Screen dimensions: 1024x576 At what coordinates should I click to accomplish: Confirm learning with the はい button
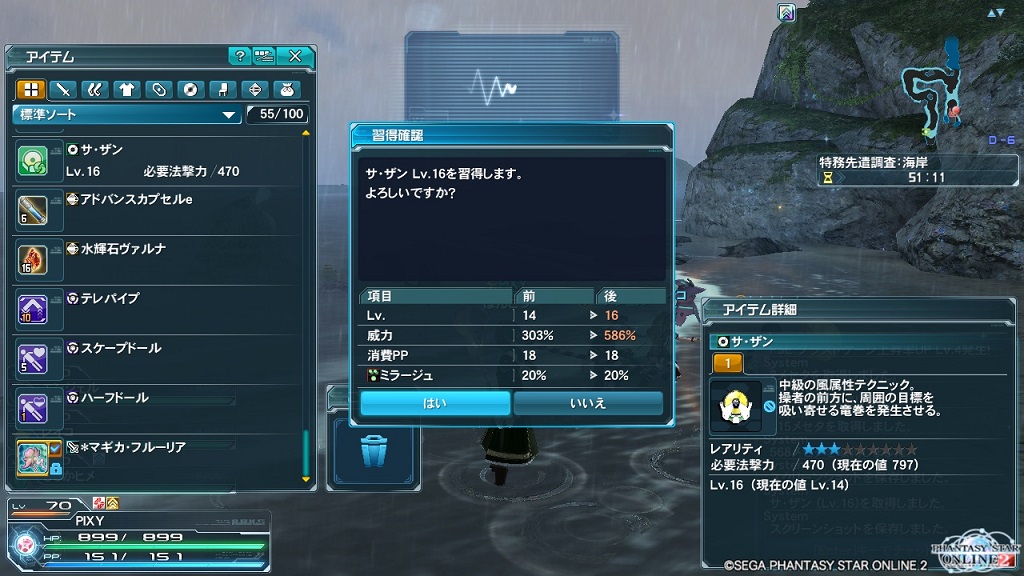[435, 403]
